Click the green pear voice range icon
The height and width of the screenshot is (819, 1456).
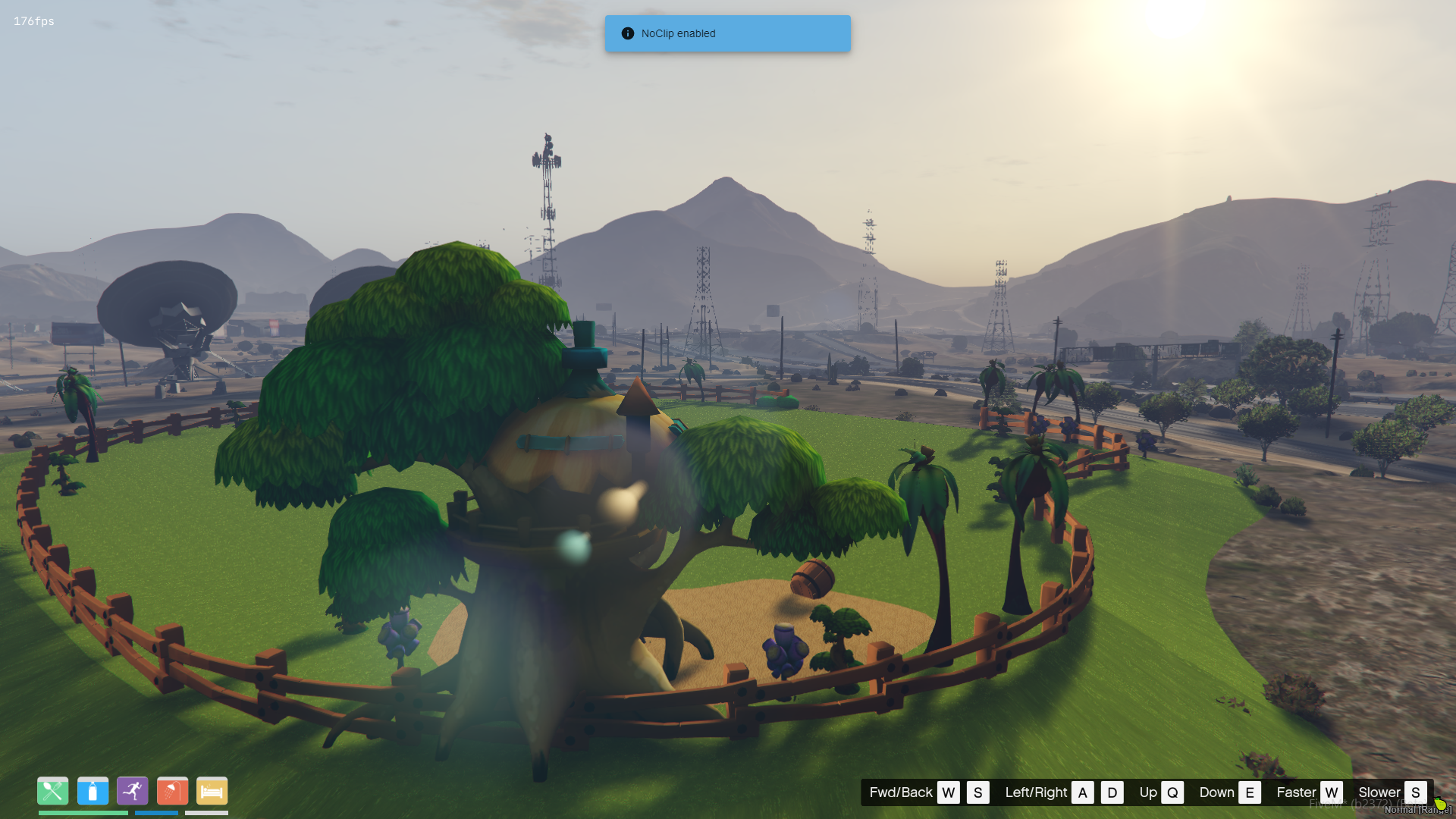[1439, 803]
